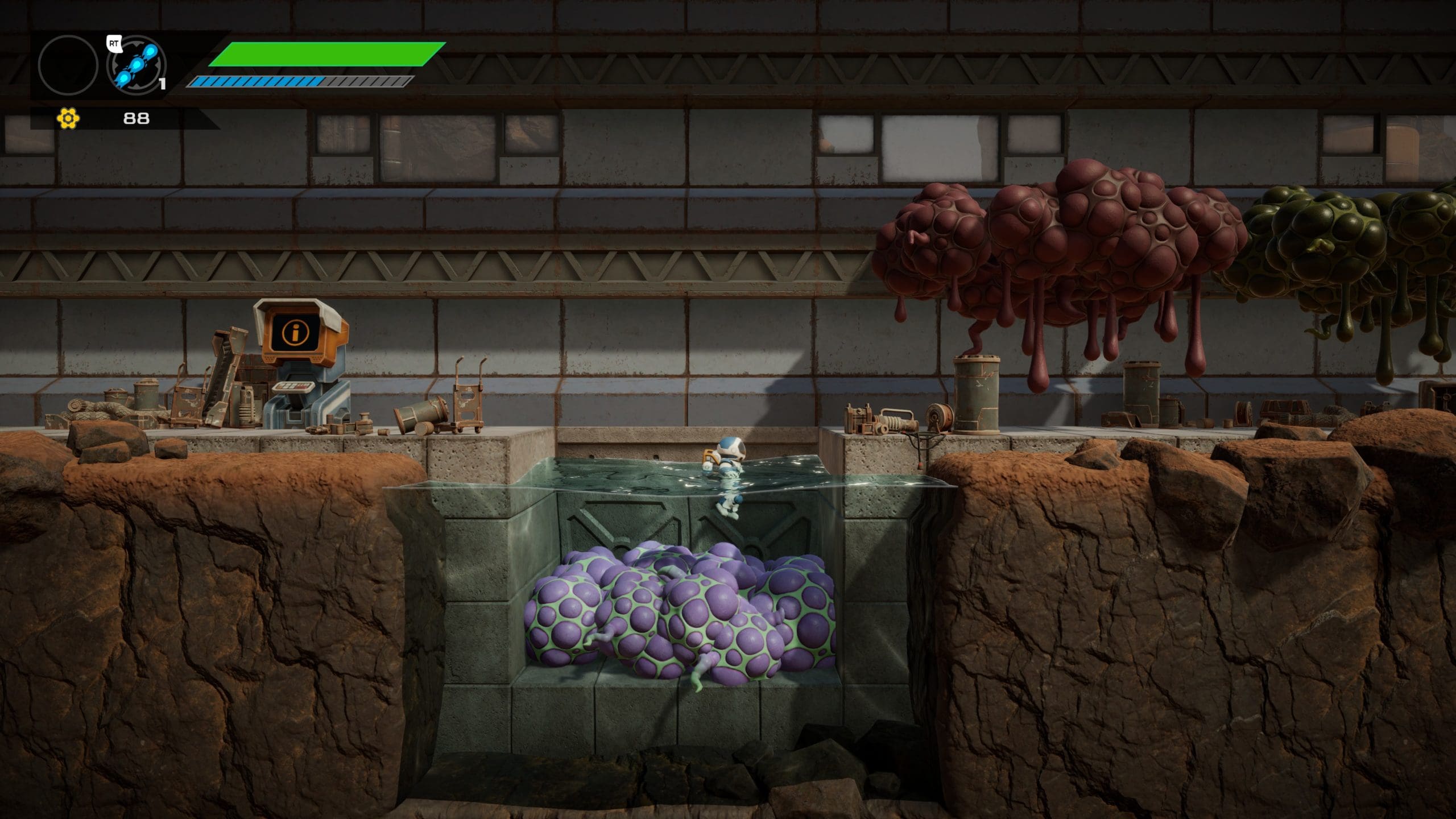Select the blue missile weapon icon
Screen dimensions: 1456x819
point(136,65)
